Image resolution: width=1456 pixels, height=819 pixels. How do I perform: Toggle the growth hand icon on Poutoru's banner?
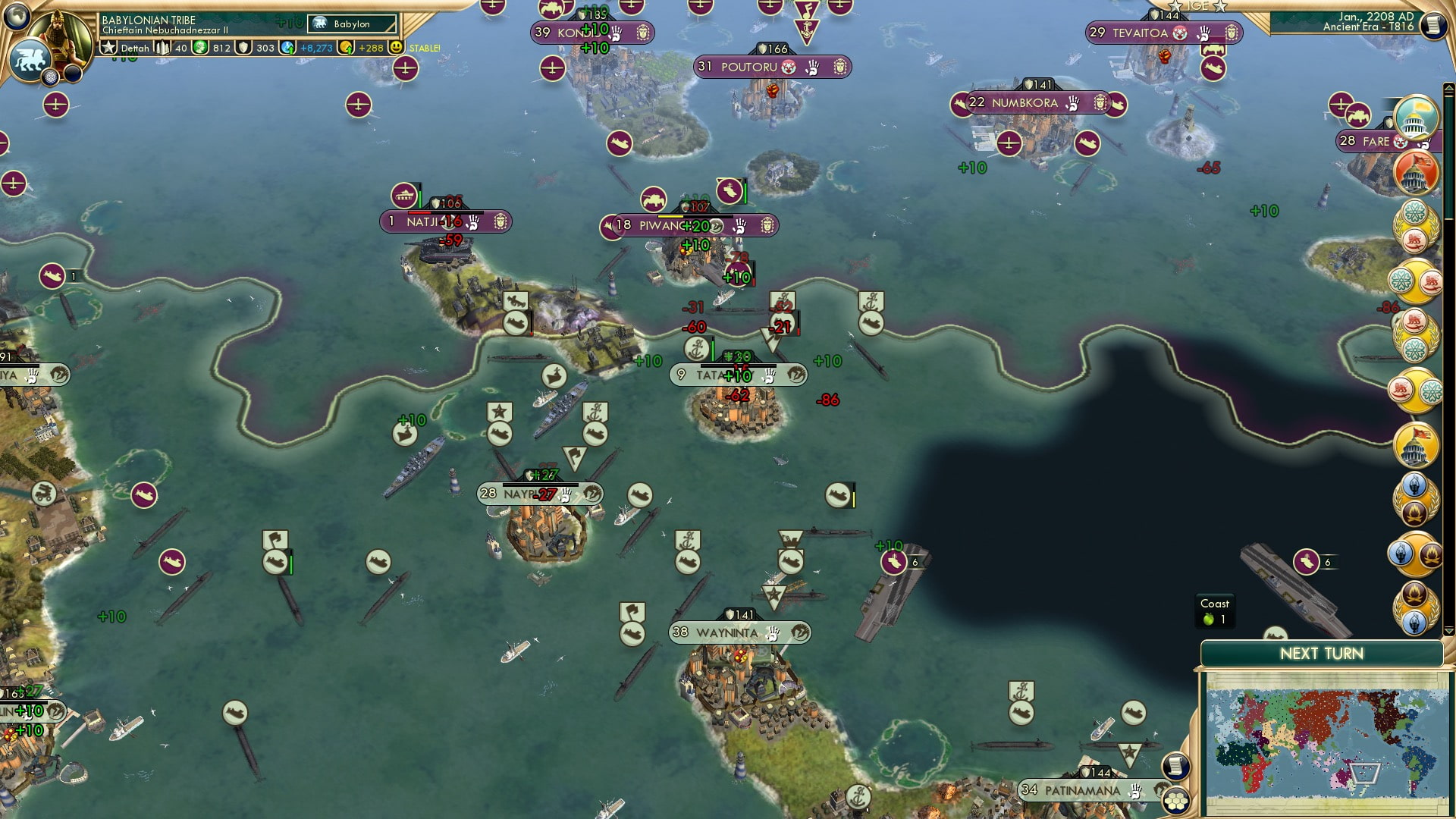pos(811,67)
